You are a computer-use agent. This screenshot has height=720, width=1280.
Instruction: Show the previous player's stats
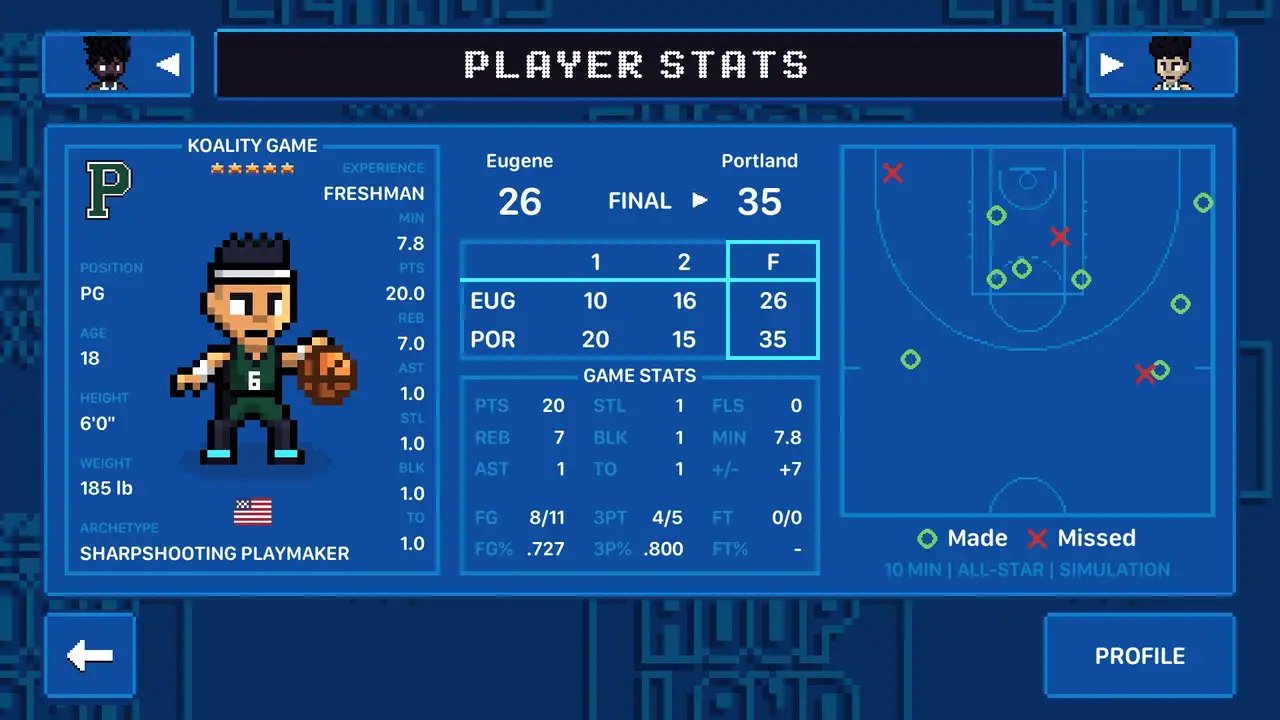click(118, 65)
